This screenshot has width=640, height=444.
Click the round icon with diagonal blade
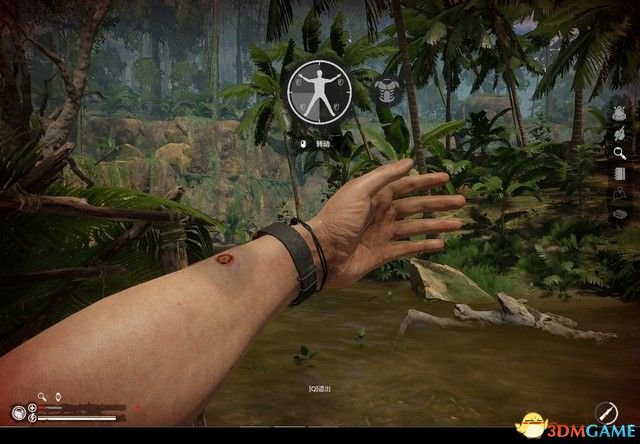tap(605, 411)
